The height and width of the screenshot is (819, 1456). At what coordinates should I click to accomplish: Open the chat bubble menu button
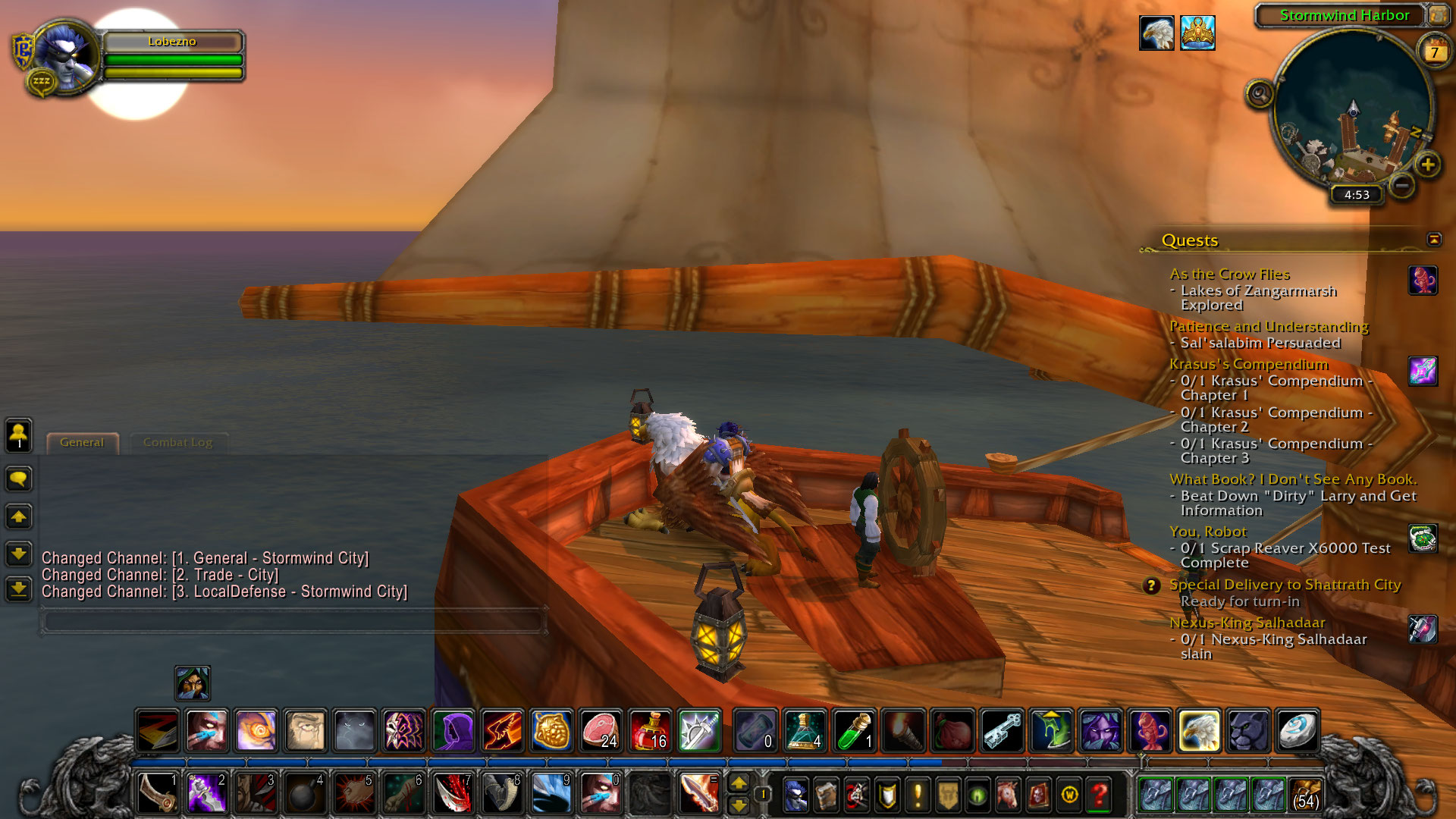[x=19, y=479]
